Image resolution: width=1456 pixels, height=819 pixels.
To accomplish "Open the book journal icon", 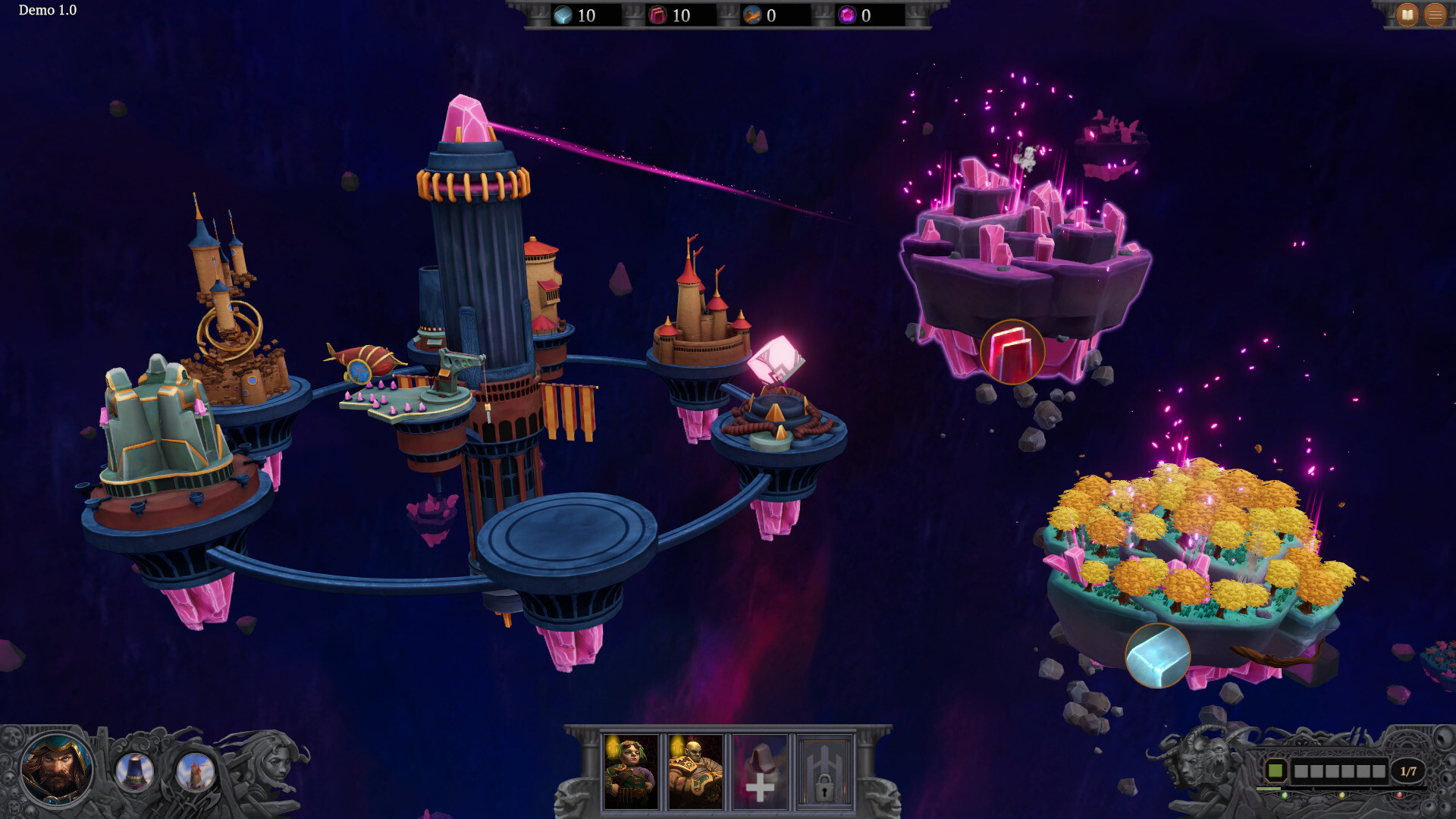I will pyautogui.click(x=1407, y=14).
